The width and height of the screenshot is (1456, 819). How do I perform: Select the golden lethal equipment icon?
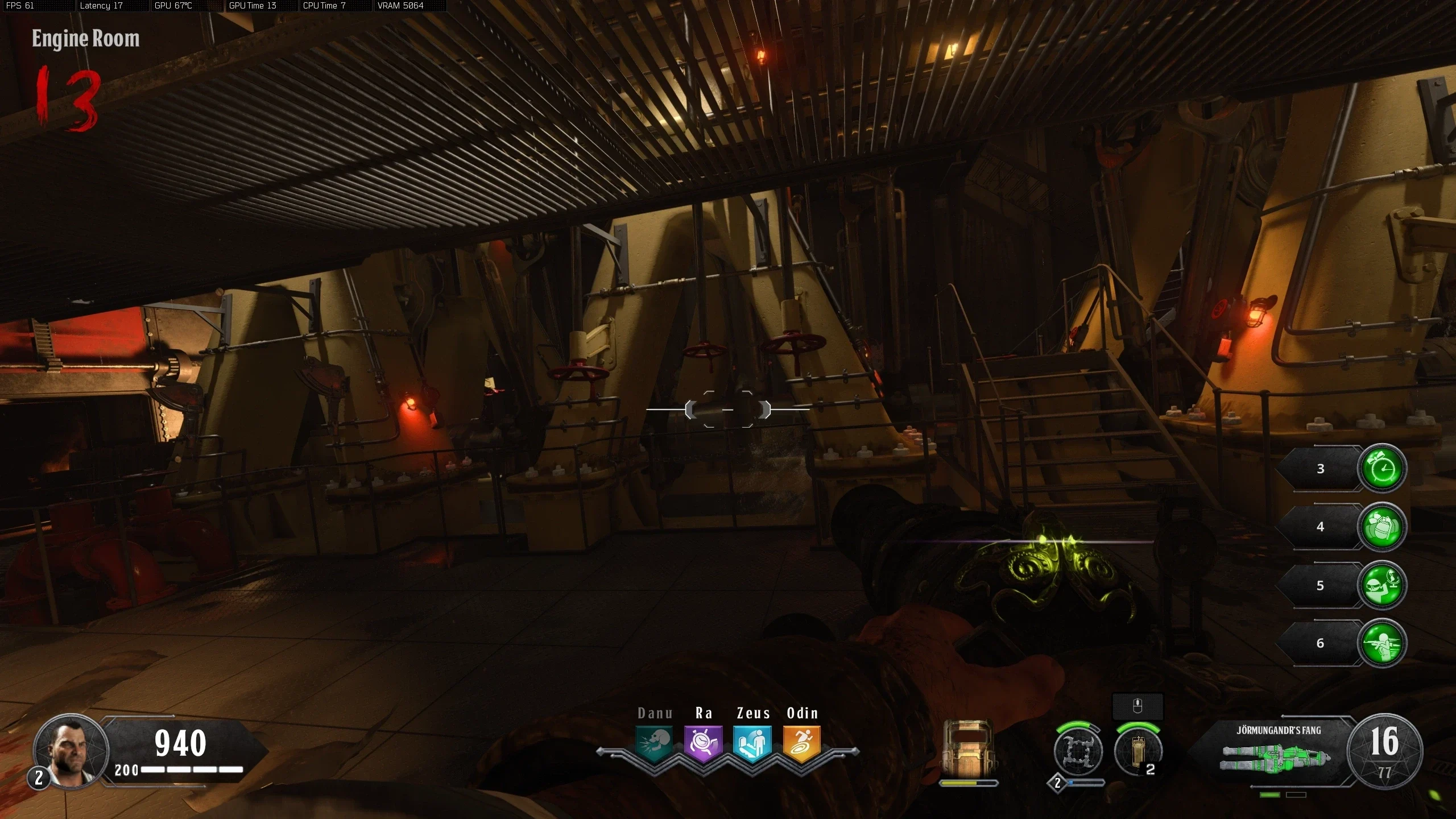1137,752
